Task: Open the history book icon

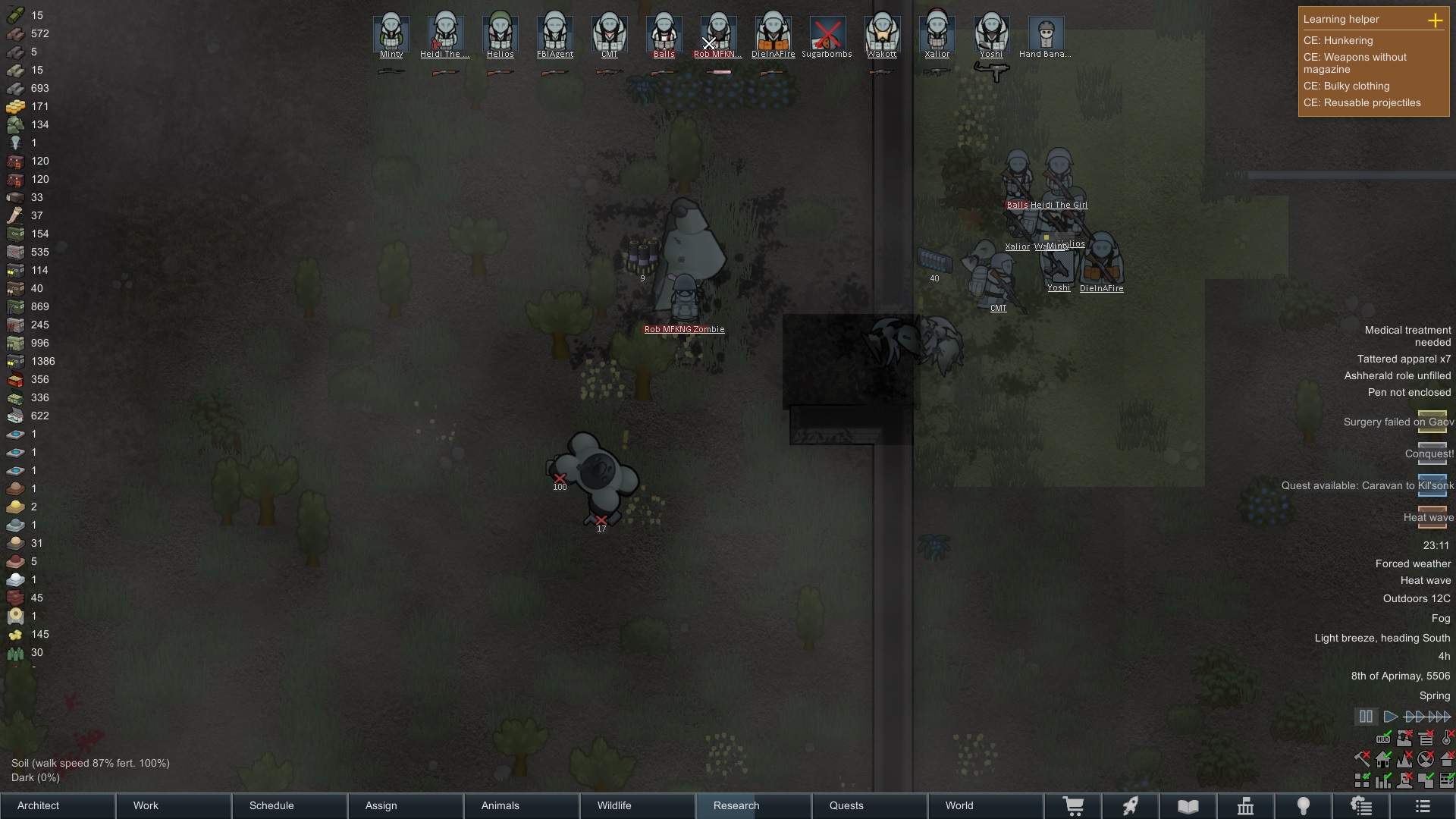Action: (1188, 806)
